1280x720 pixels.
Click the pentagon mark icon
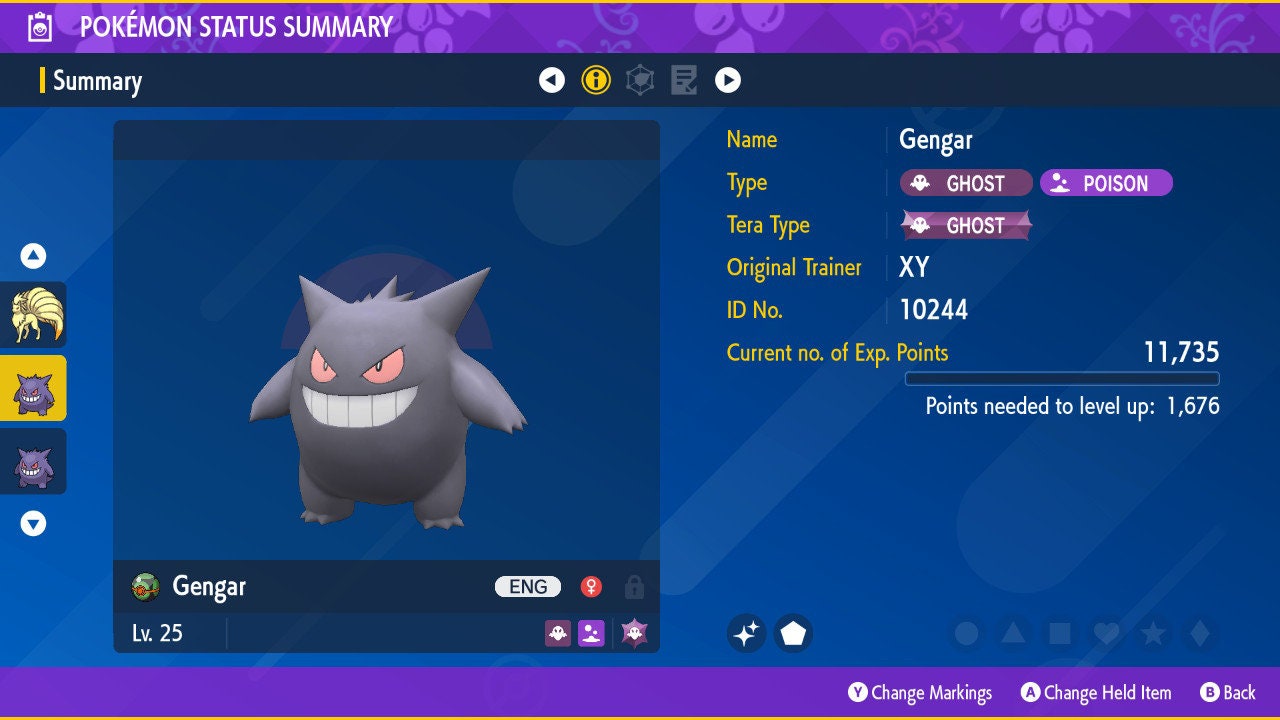793,633
